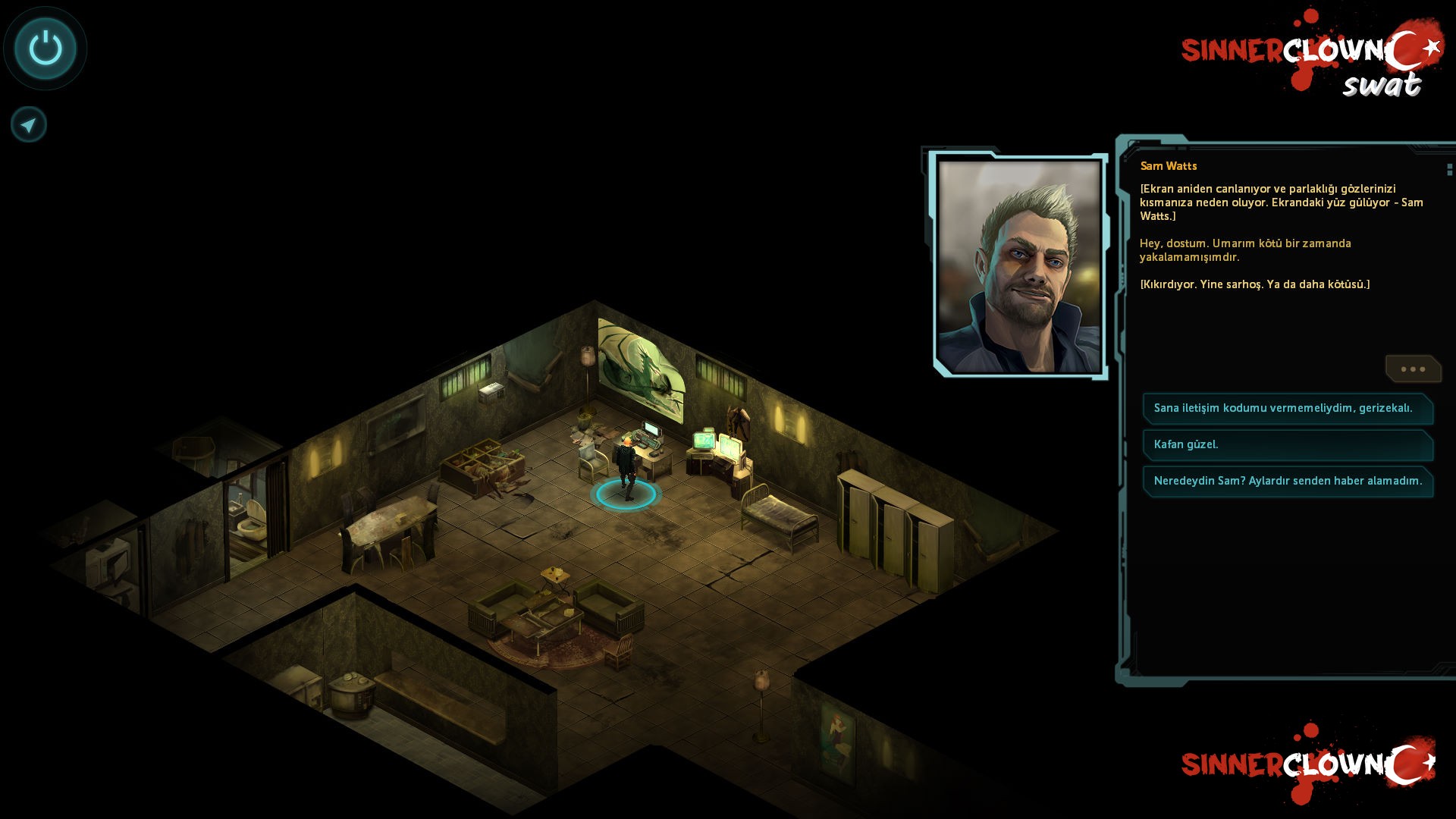Select the 'Neredeydin Sam?' dialogue option

pyautogui.click(x=1288, y=482)
